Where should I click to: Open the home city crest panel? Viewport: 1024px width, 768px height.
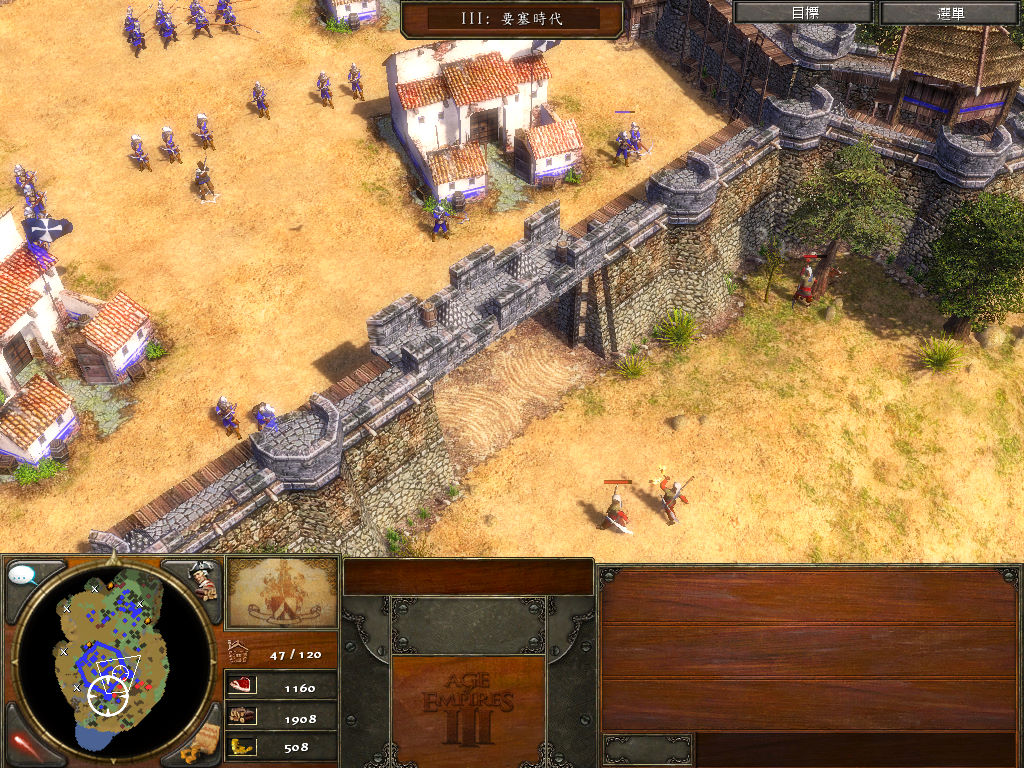click(282, 593)
